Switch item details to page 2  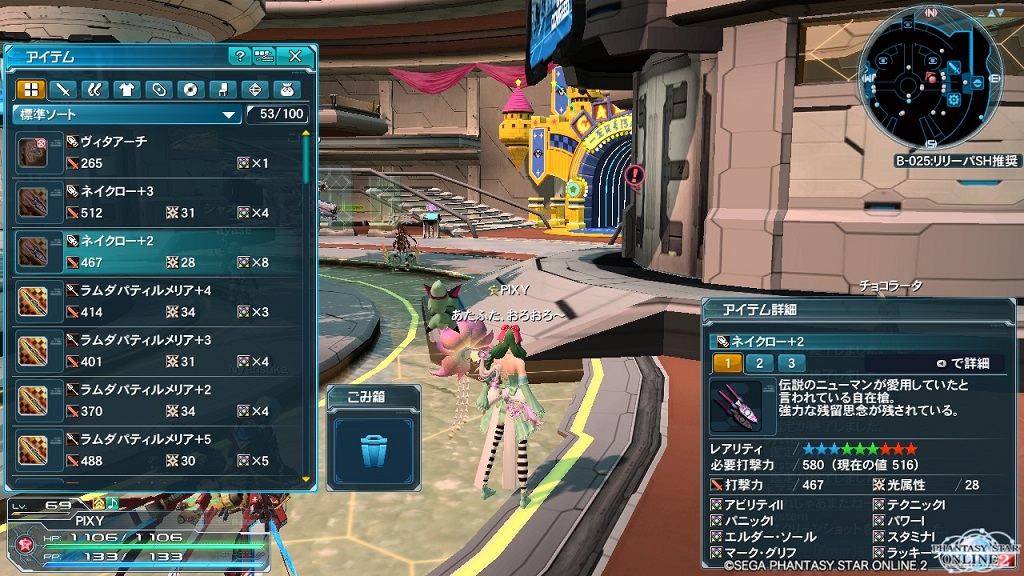coord(759,363)
